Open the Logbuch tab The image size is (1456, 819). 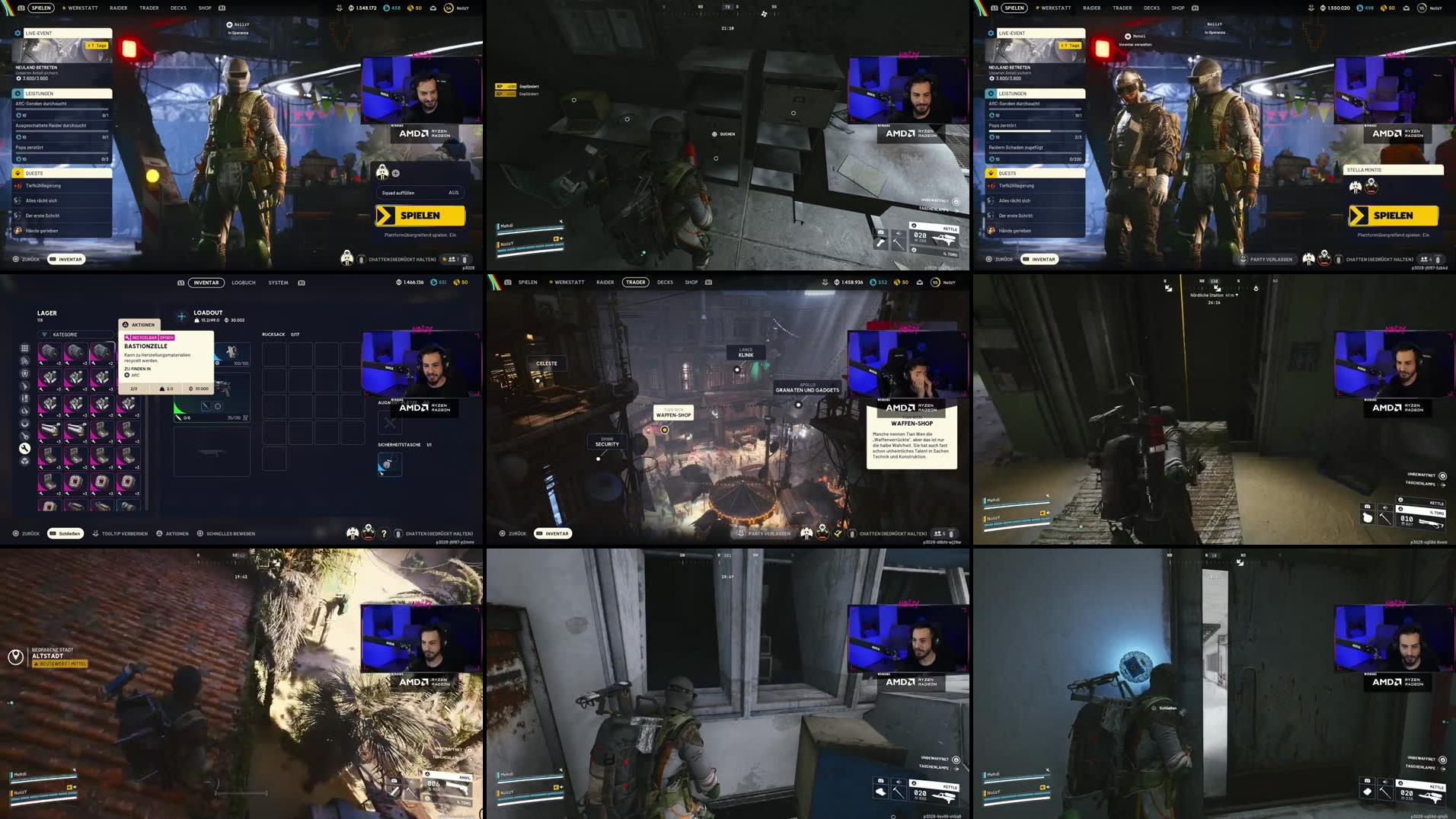click(244, 283)
